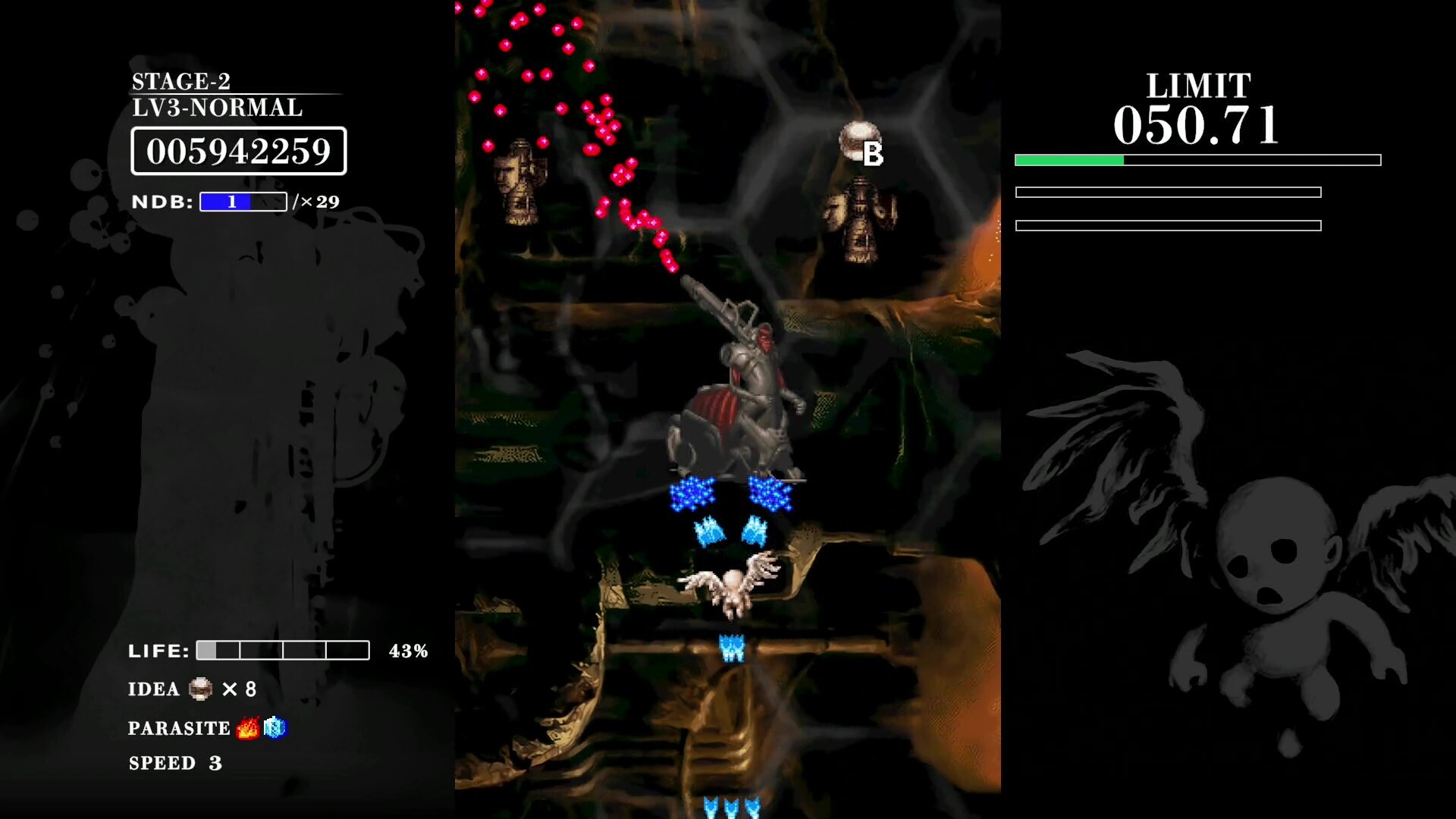The width and height of the screenshot is (1456, 819).
Task: Select the ice PARASITE icon
Action: (x=275, y=727)
